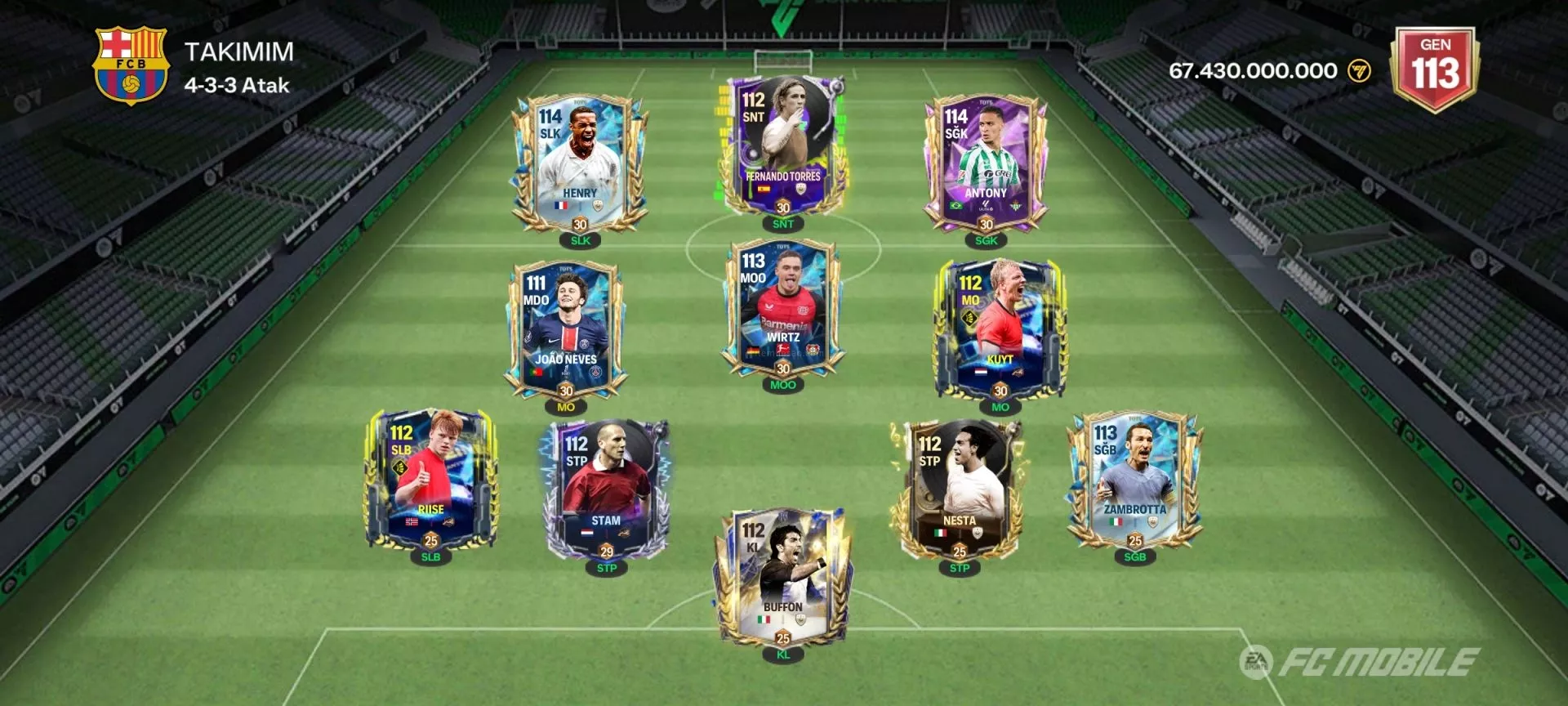Choose the Zambrotta right back card
Screen dimensions: 1568x706
tap(1134, 480)
